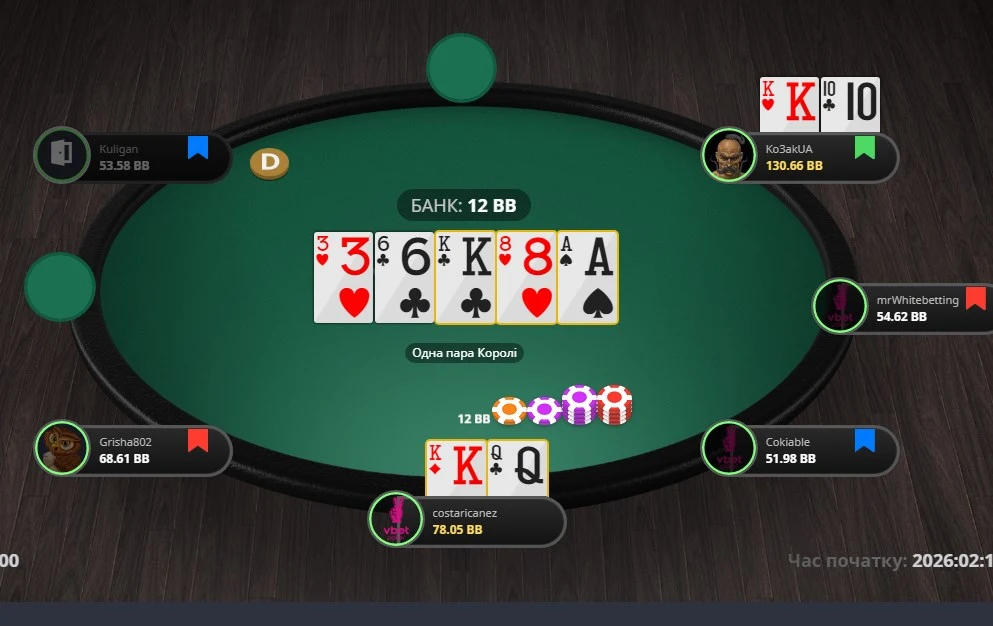The image size is (993, 626).
Task: Select the 8 of hearts board card
Action: (526, 278)
